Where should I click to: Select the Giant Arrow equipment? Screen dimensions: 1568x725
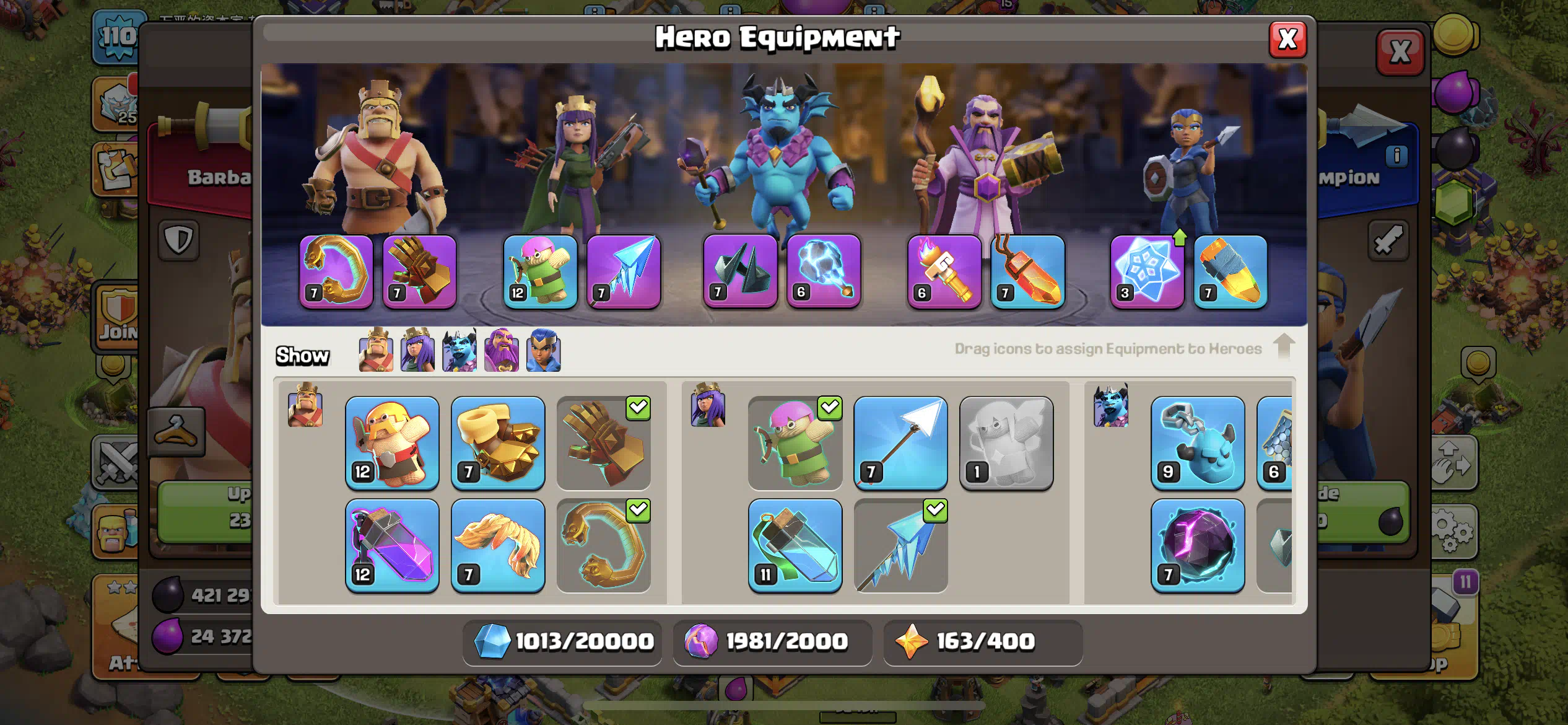tap(900, 443)
